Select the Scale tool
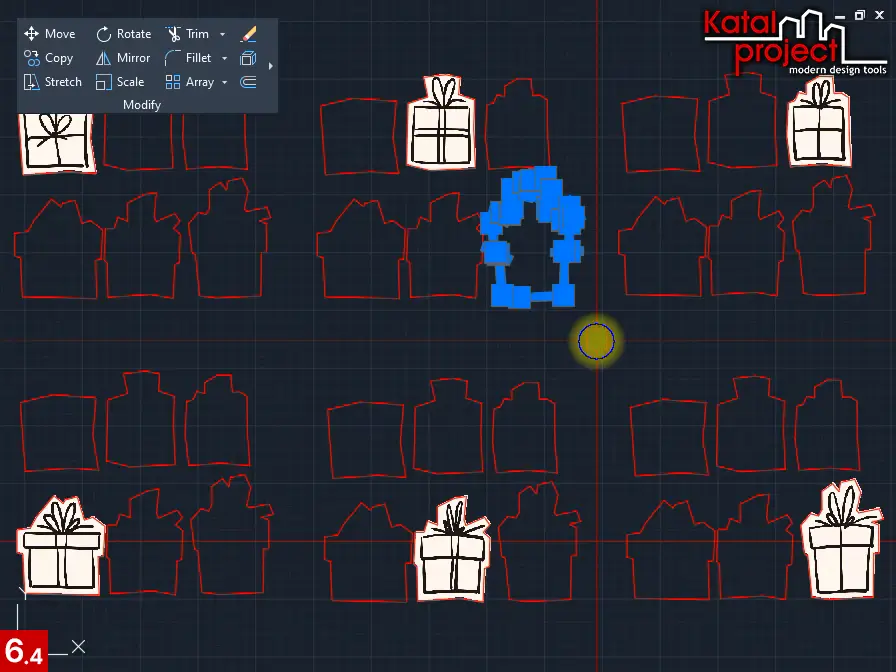 click(120, 82)
